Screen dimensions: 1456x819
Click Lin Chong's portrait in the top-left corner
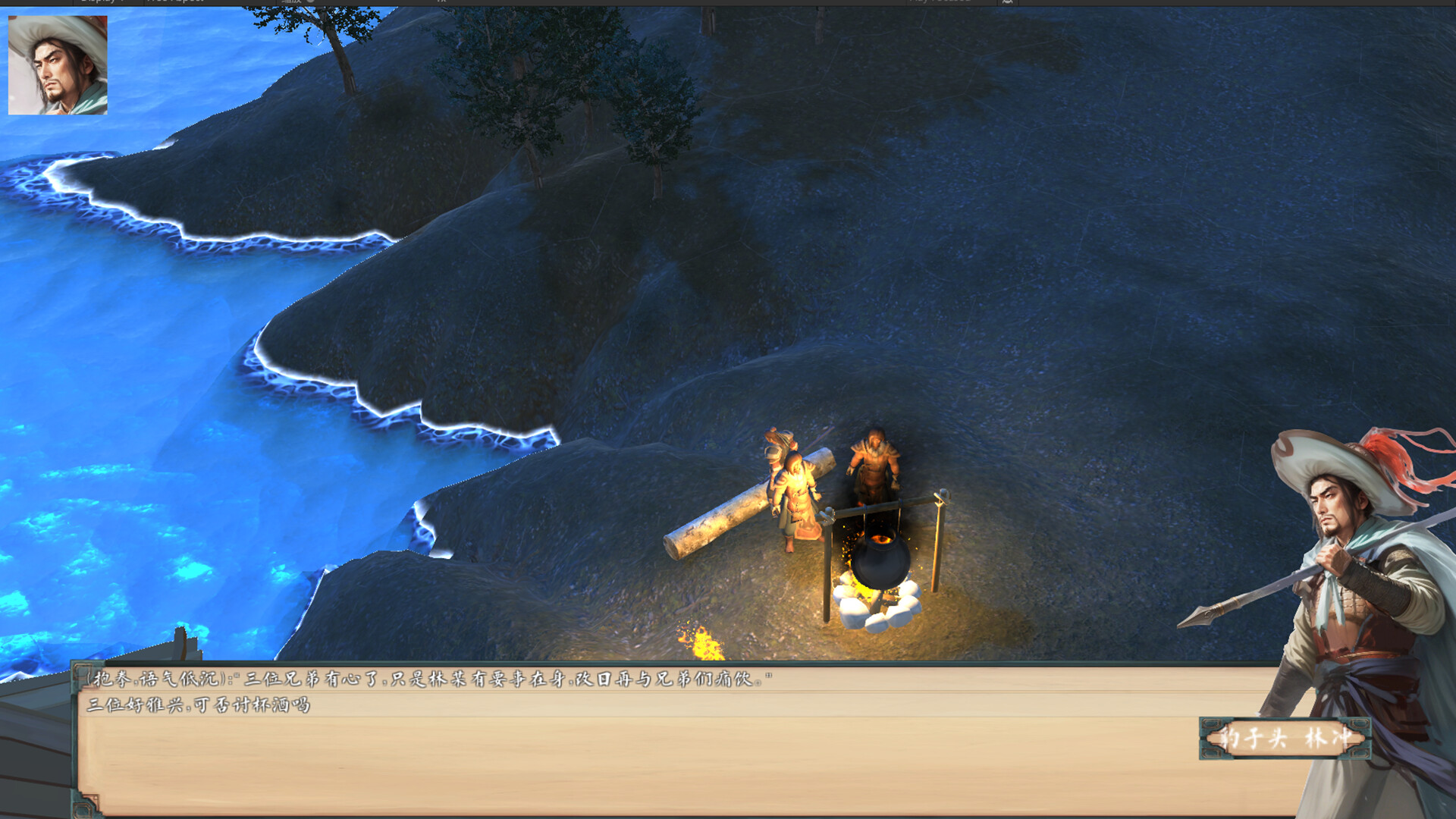pos(57,64)
